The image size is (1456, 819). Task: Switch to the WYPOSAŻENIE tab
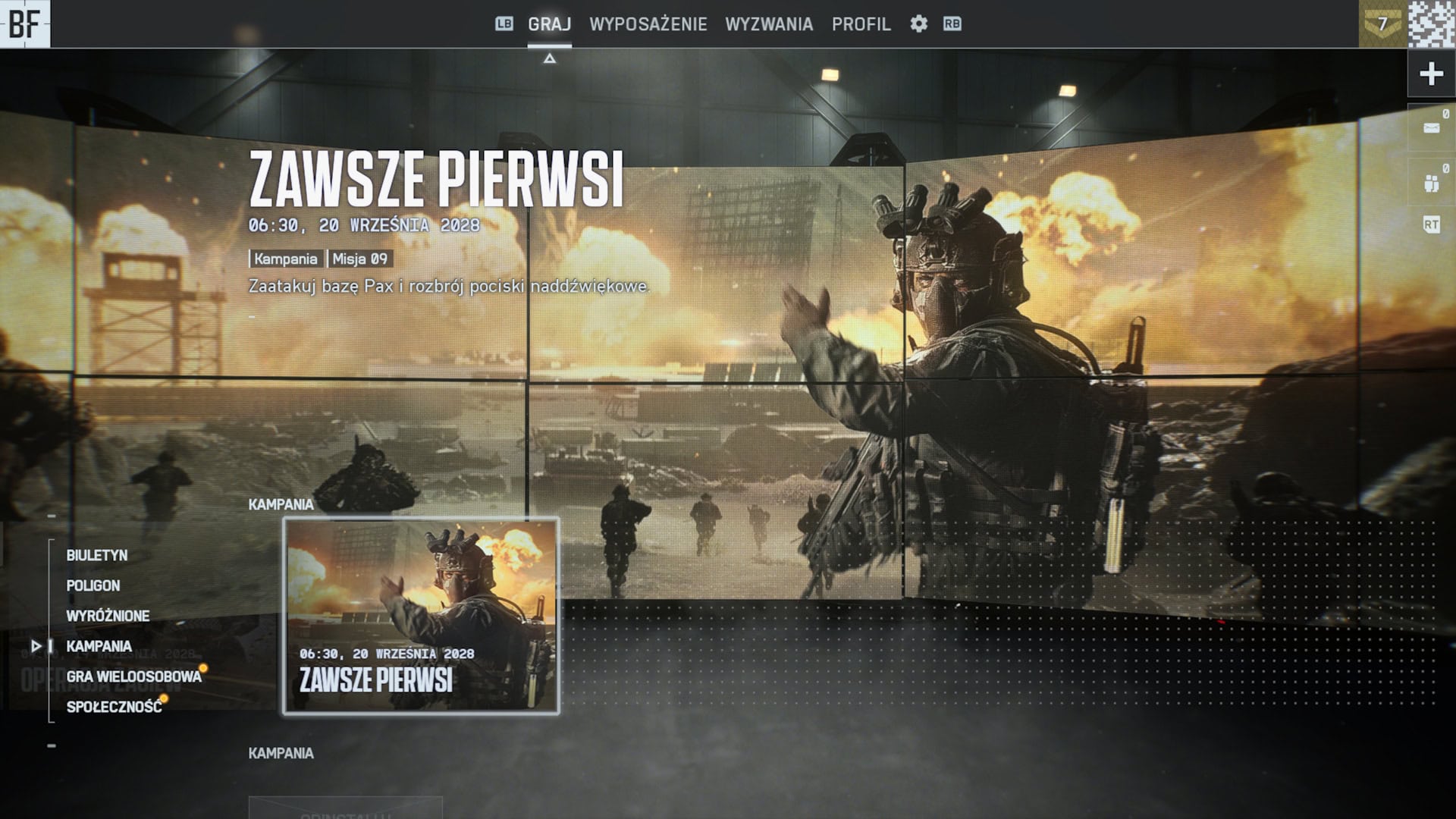[648, 24]
